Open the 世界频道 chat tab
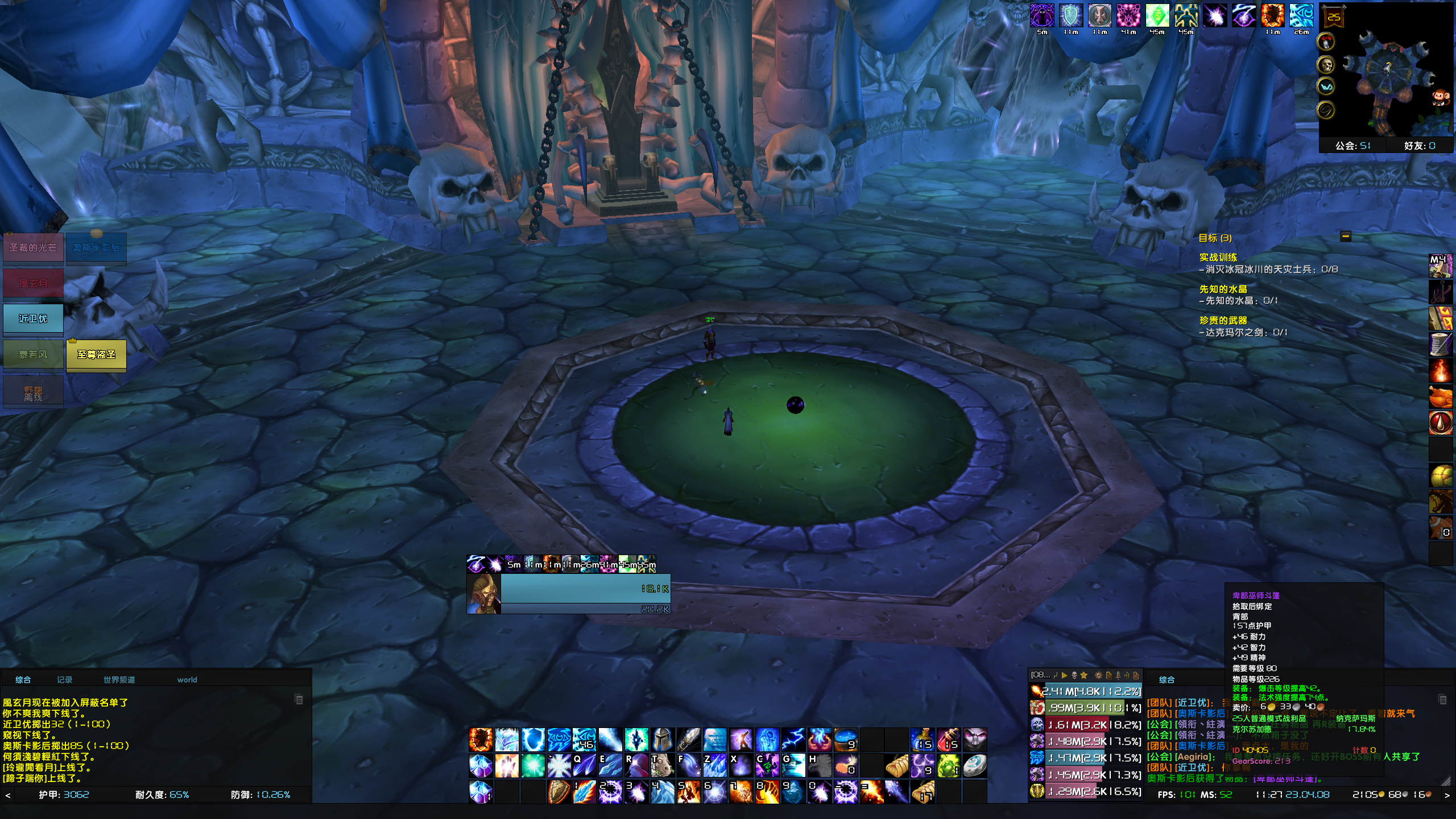1456x819 pixels. click(119, 680)
